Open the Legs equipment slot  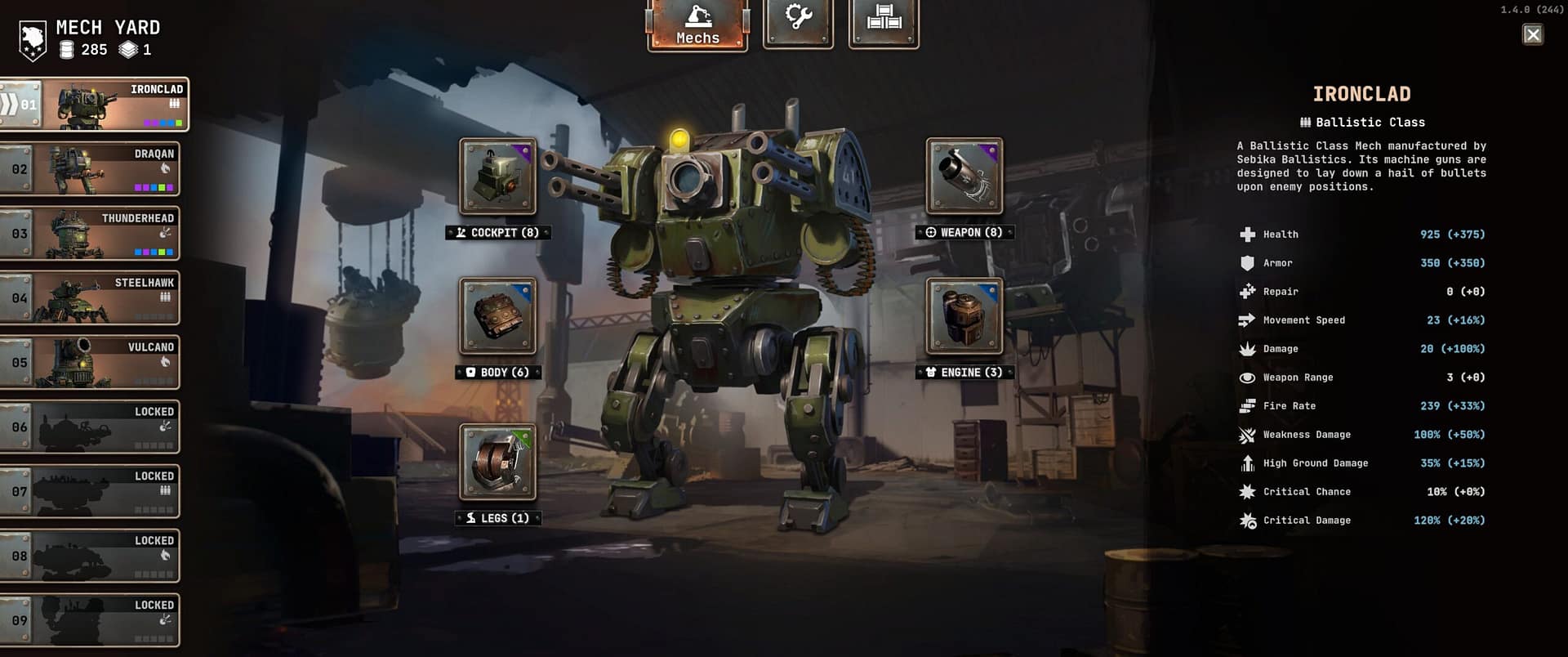tap(498, 463)
